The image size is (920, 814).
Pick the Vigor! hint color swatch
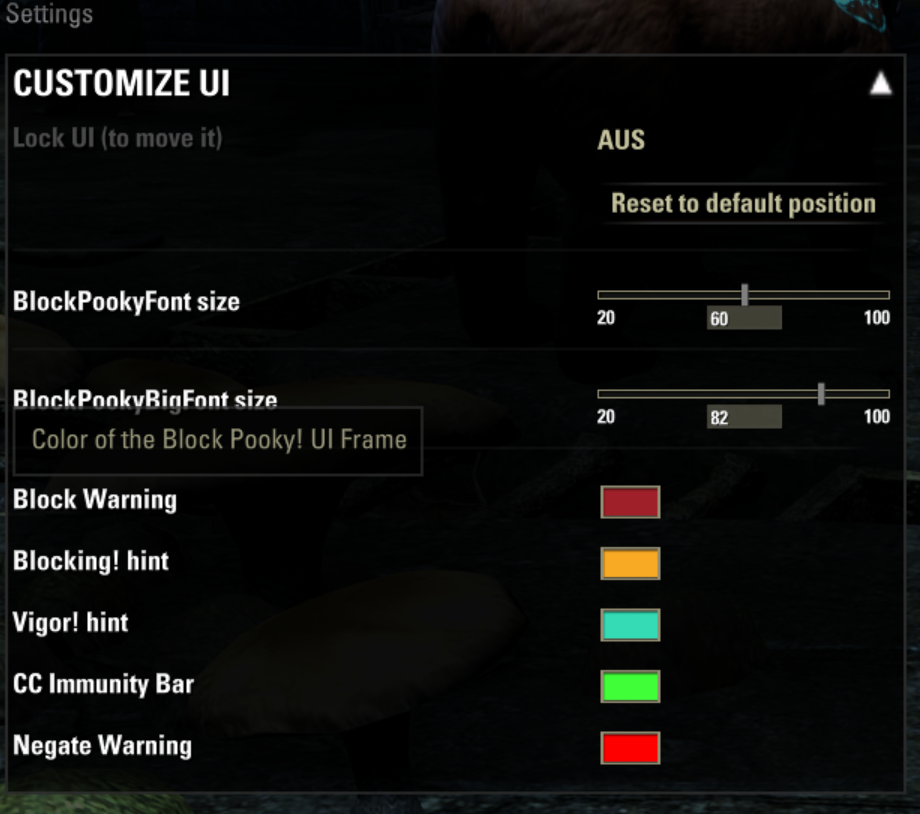[x=630, y=625]
